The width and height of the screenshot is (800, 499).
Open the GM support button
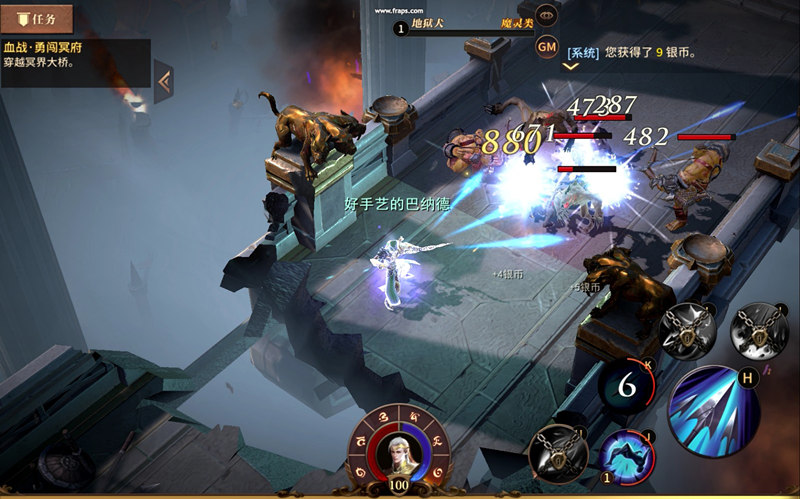click(x=547, y=46)
